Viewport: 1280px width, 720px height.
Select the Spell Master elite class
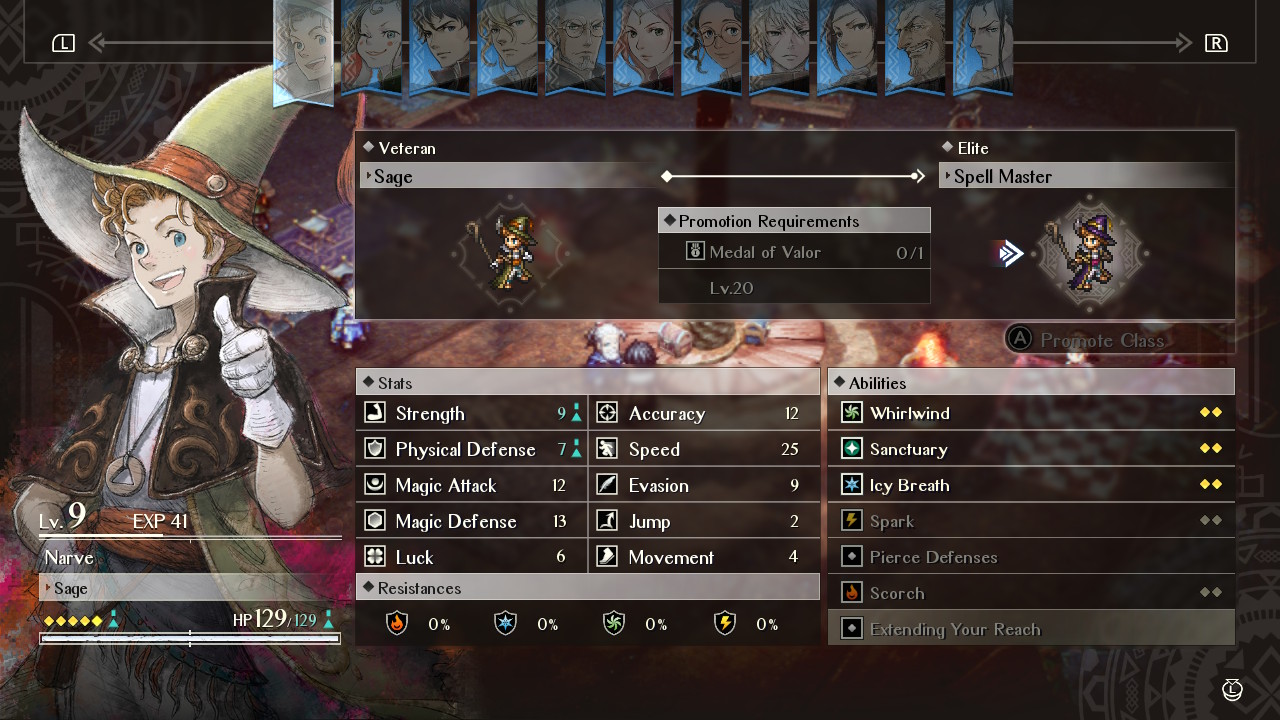[1085, 176]
